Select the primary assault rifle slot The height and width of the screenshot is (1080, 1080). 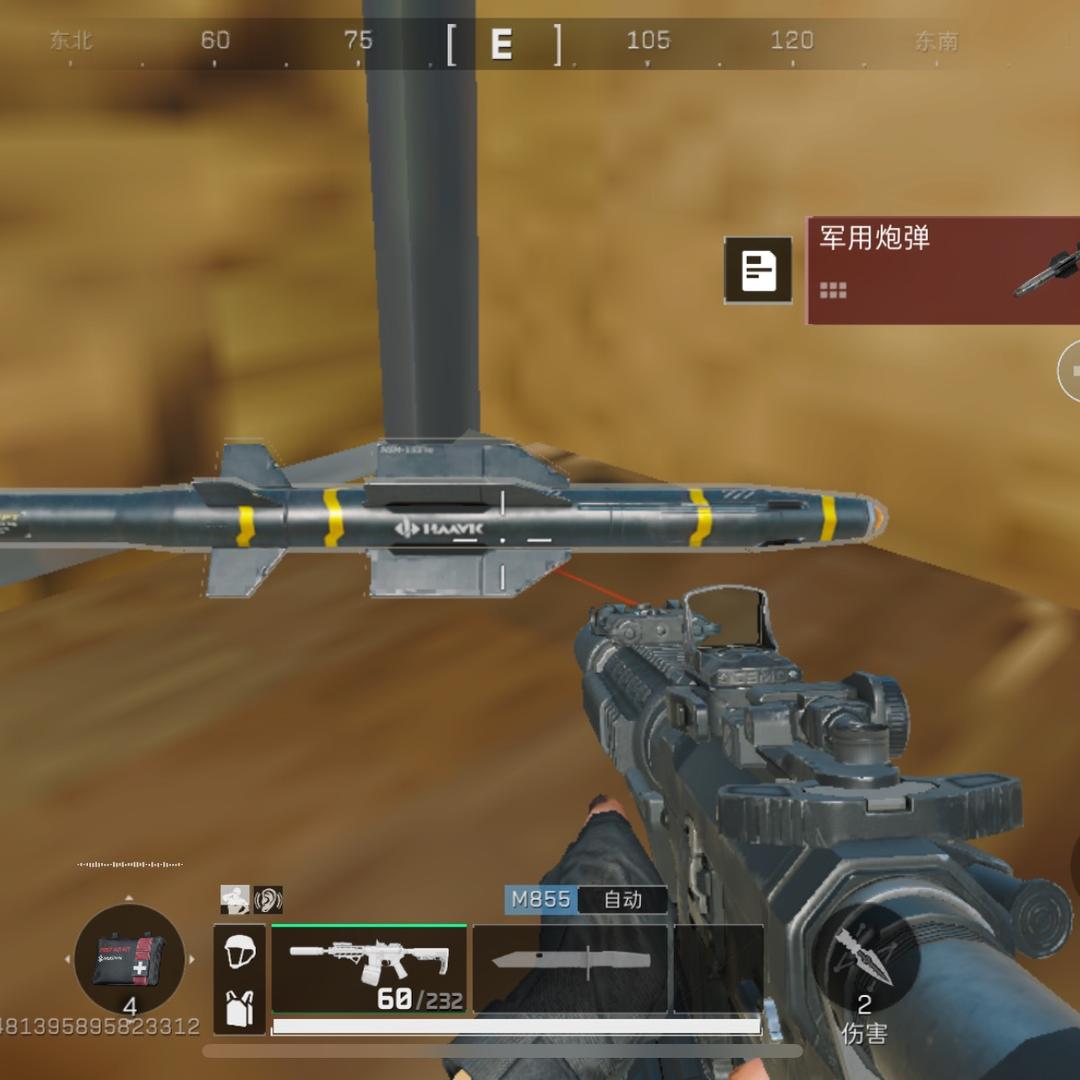pyautogui.click(x=369, y=968)
